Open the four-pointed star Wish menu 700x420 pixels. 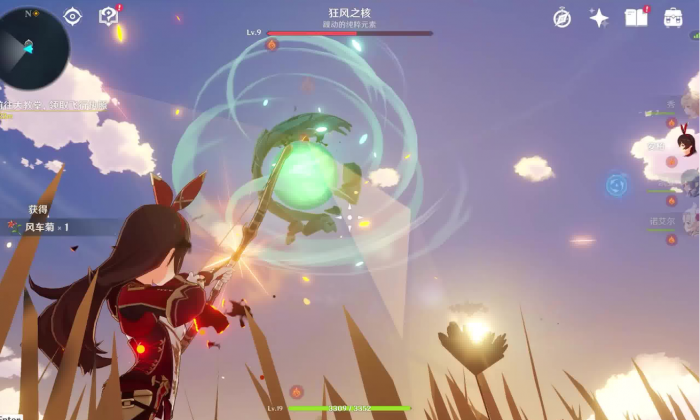[x=599, y=18]
